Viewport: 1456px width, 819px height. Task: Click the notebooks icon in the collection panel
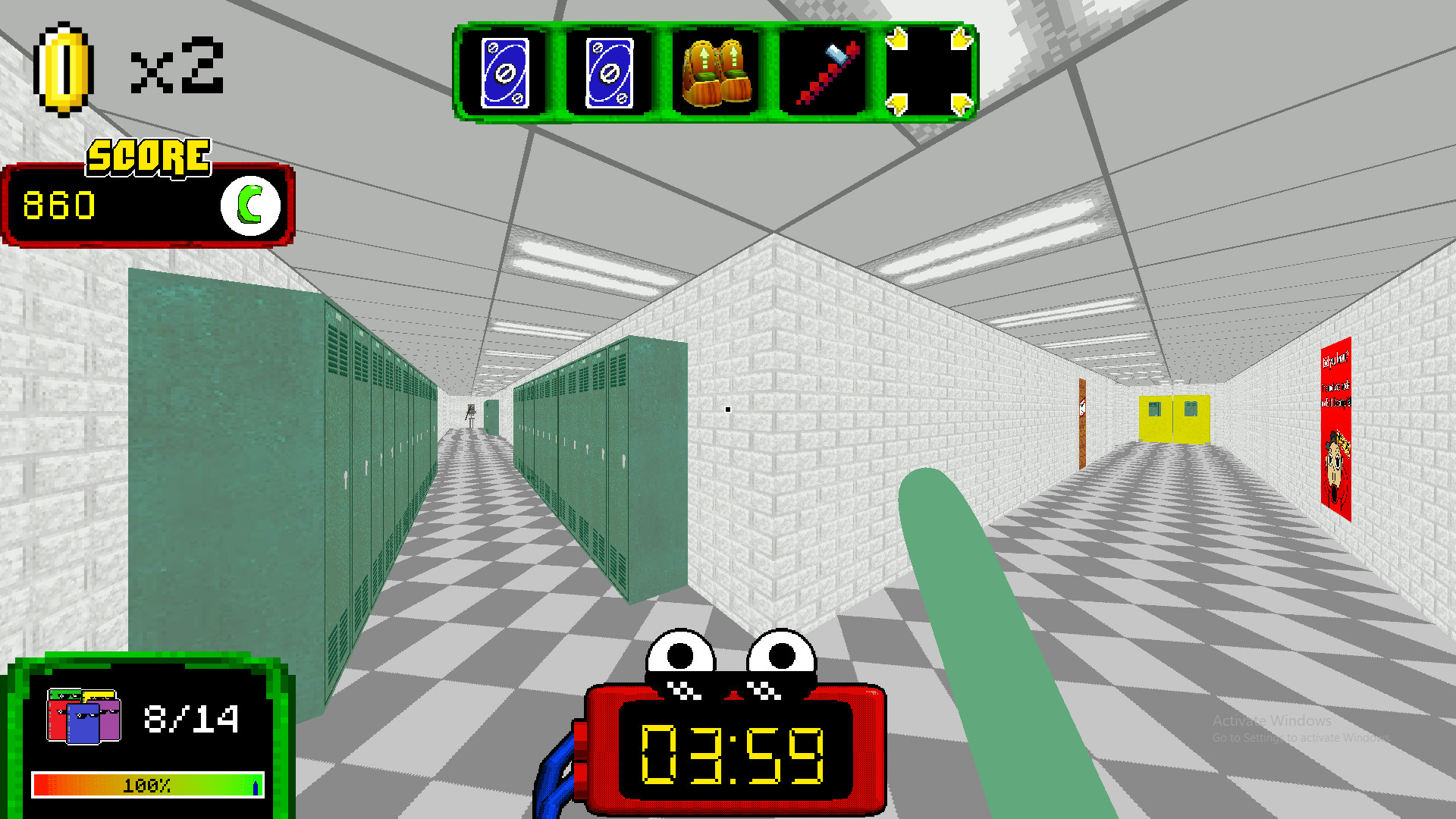[83, 717]
